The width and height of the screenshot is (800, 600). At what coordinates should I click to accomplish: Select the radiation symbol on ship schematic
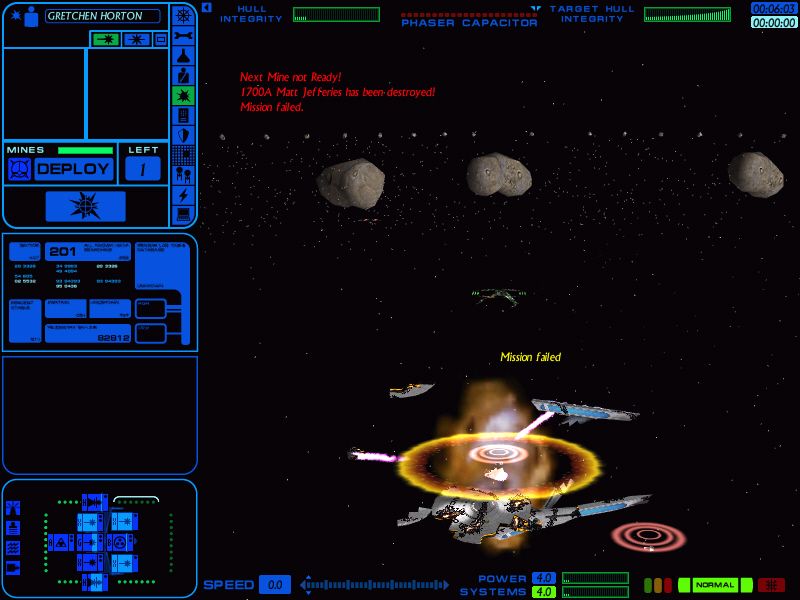(x=119, y=542)
